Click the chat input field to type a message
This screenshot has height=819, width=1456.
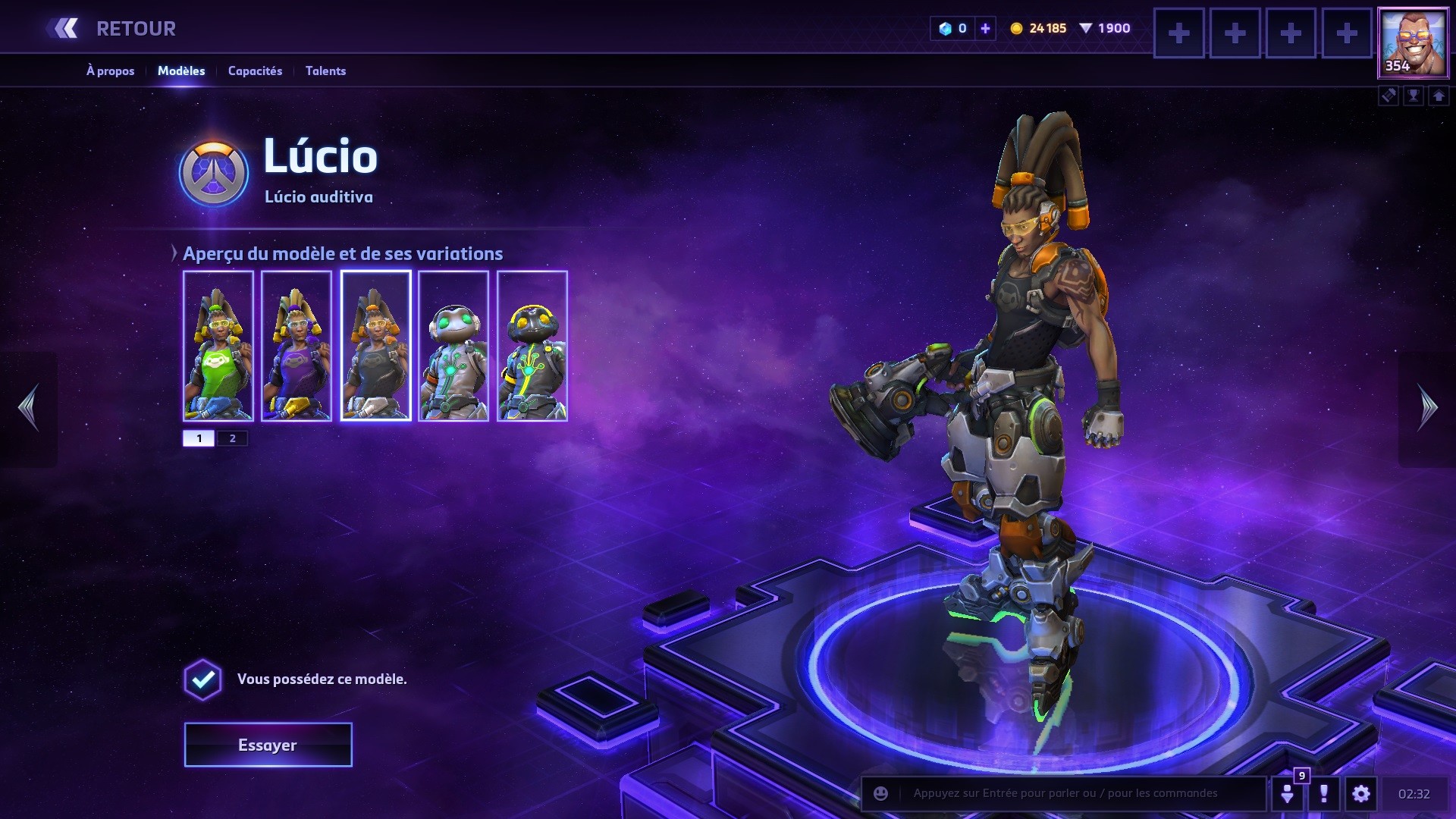click(1062, 795)
